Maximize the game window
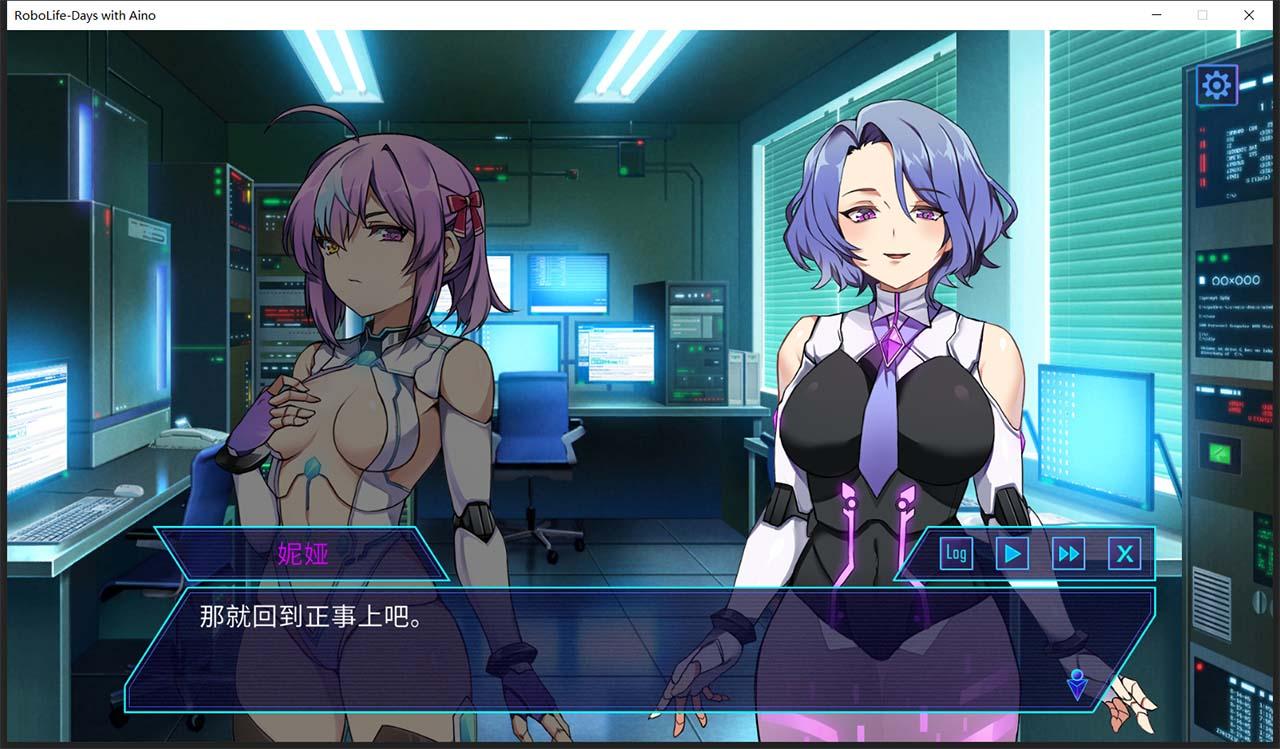Screen dimensions: 1280x749 (1202, 15)
